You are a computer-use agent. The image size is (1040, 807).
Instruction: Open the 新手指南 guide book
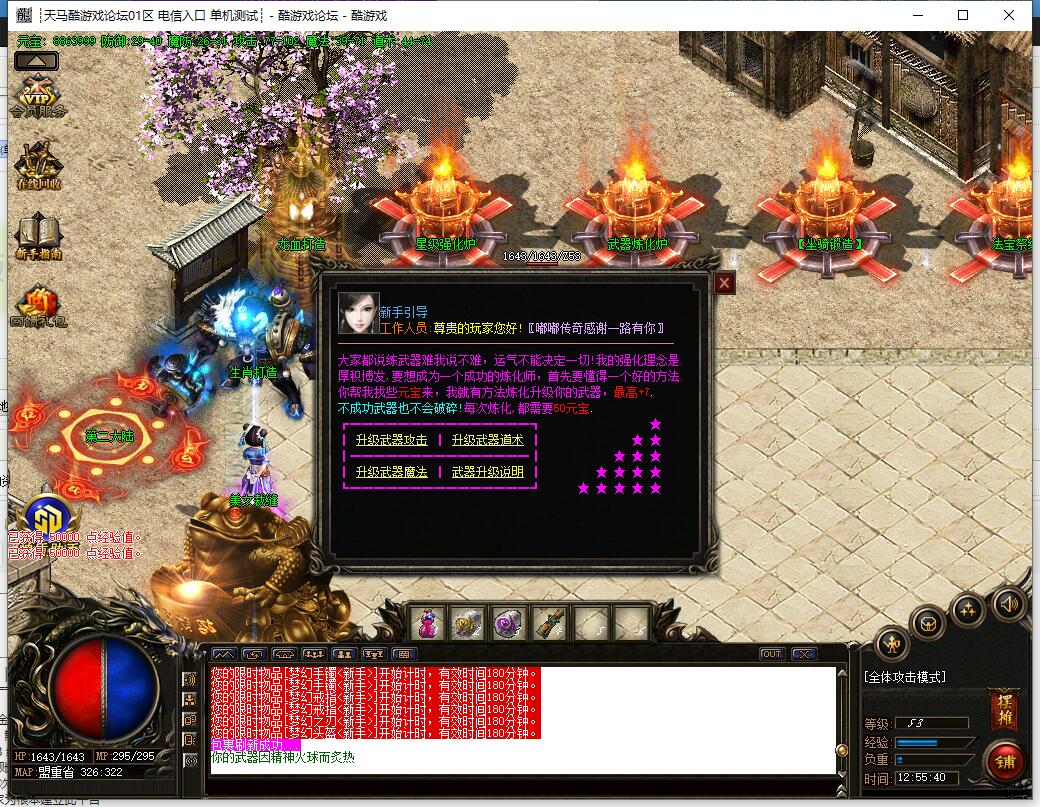point(38,236)
